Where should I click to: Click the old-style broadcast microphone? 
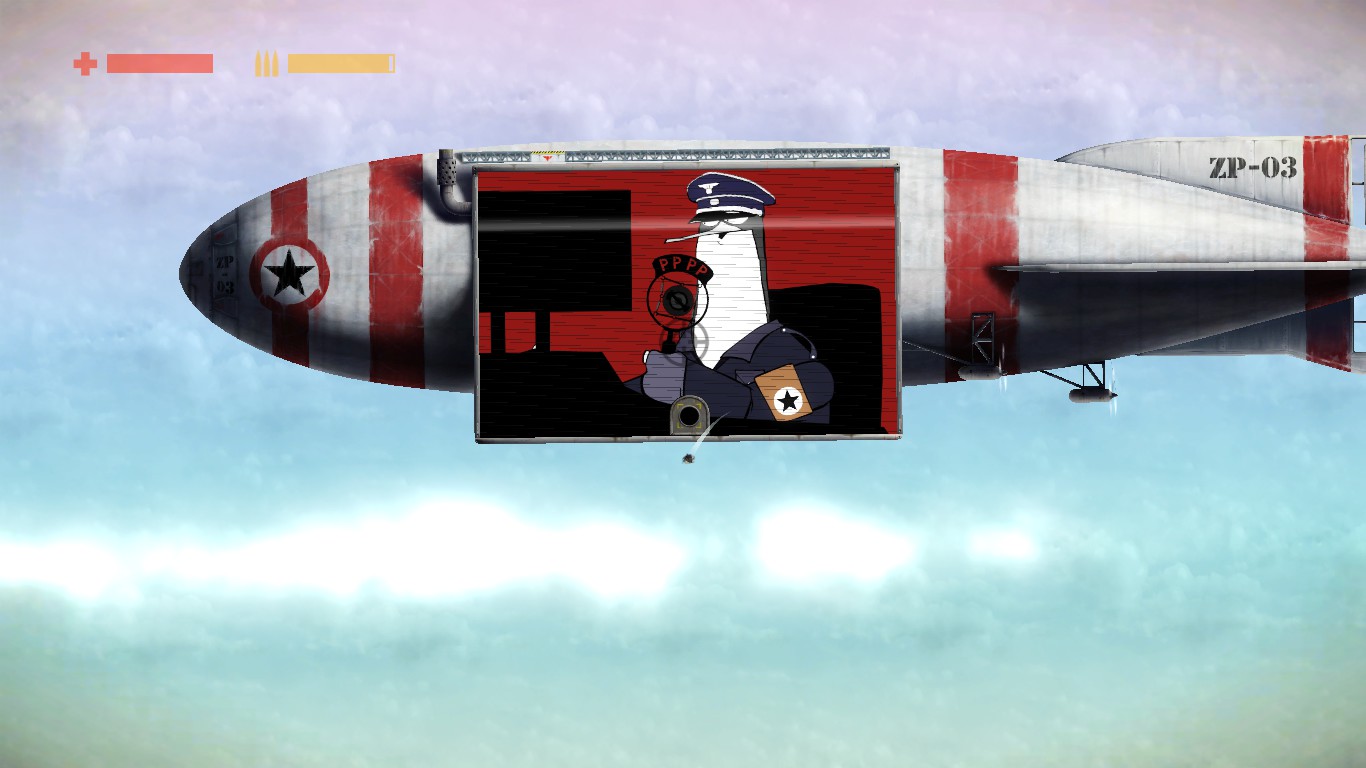click(x=677, y=300)
